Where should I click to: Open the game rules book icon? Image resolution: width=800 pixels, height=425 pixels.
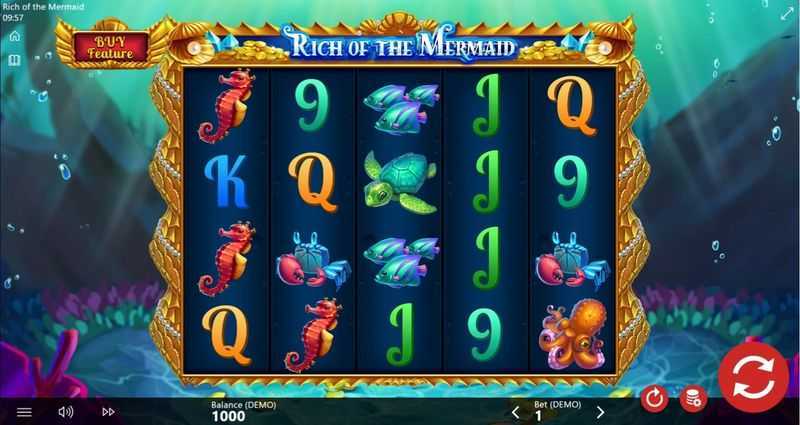pos(14,61)
